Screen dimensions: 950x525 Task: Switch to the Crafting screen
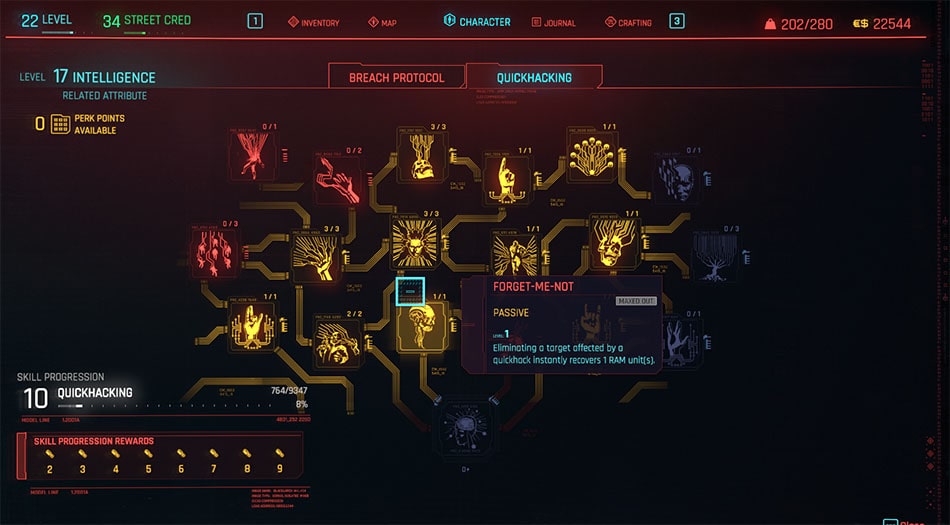628,22
